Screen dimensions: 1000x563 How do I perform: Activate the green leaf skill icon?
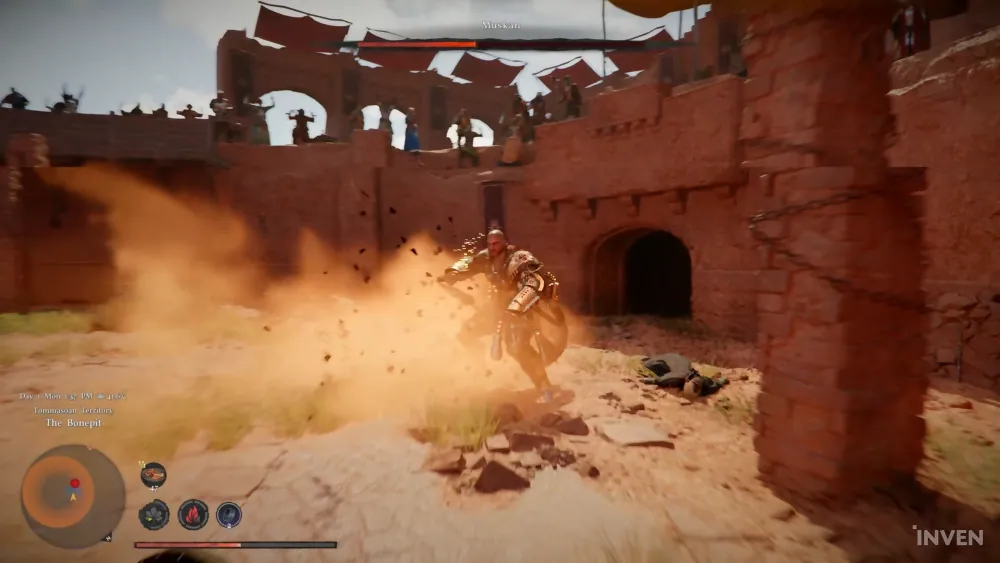[153, 514]
